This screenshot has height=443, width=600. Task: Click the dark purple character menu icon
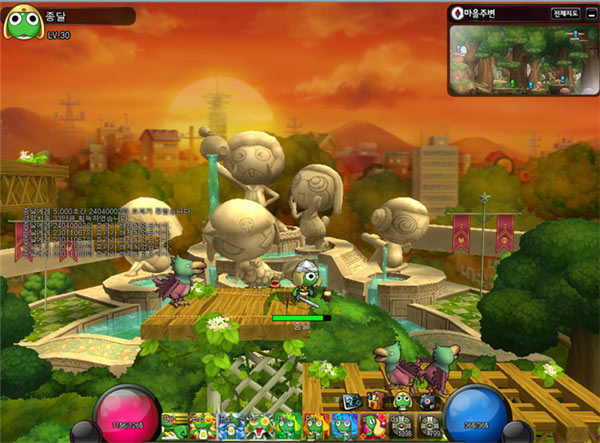coord(428,401)
